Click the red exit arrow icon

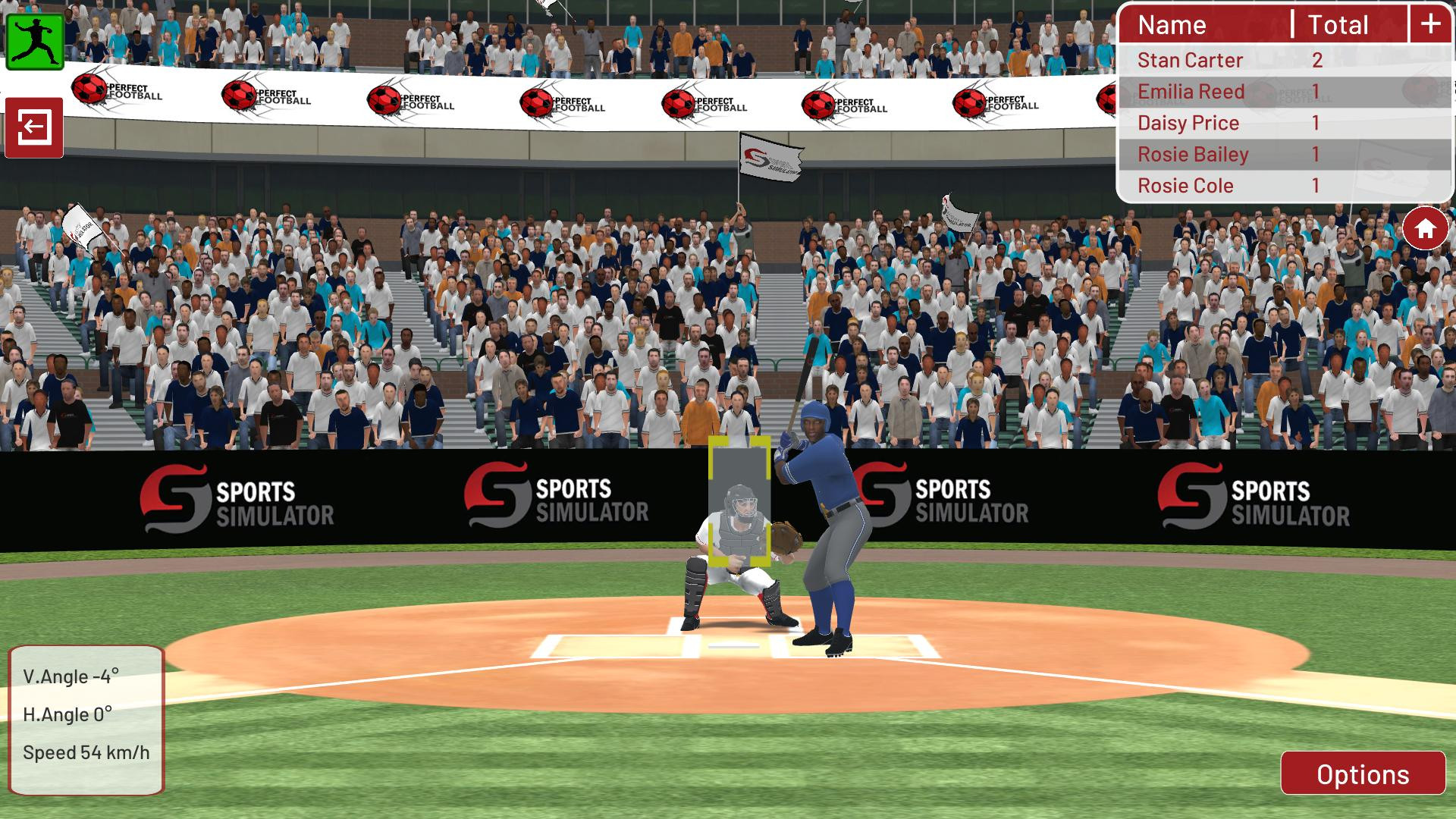tap(34, 127)
